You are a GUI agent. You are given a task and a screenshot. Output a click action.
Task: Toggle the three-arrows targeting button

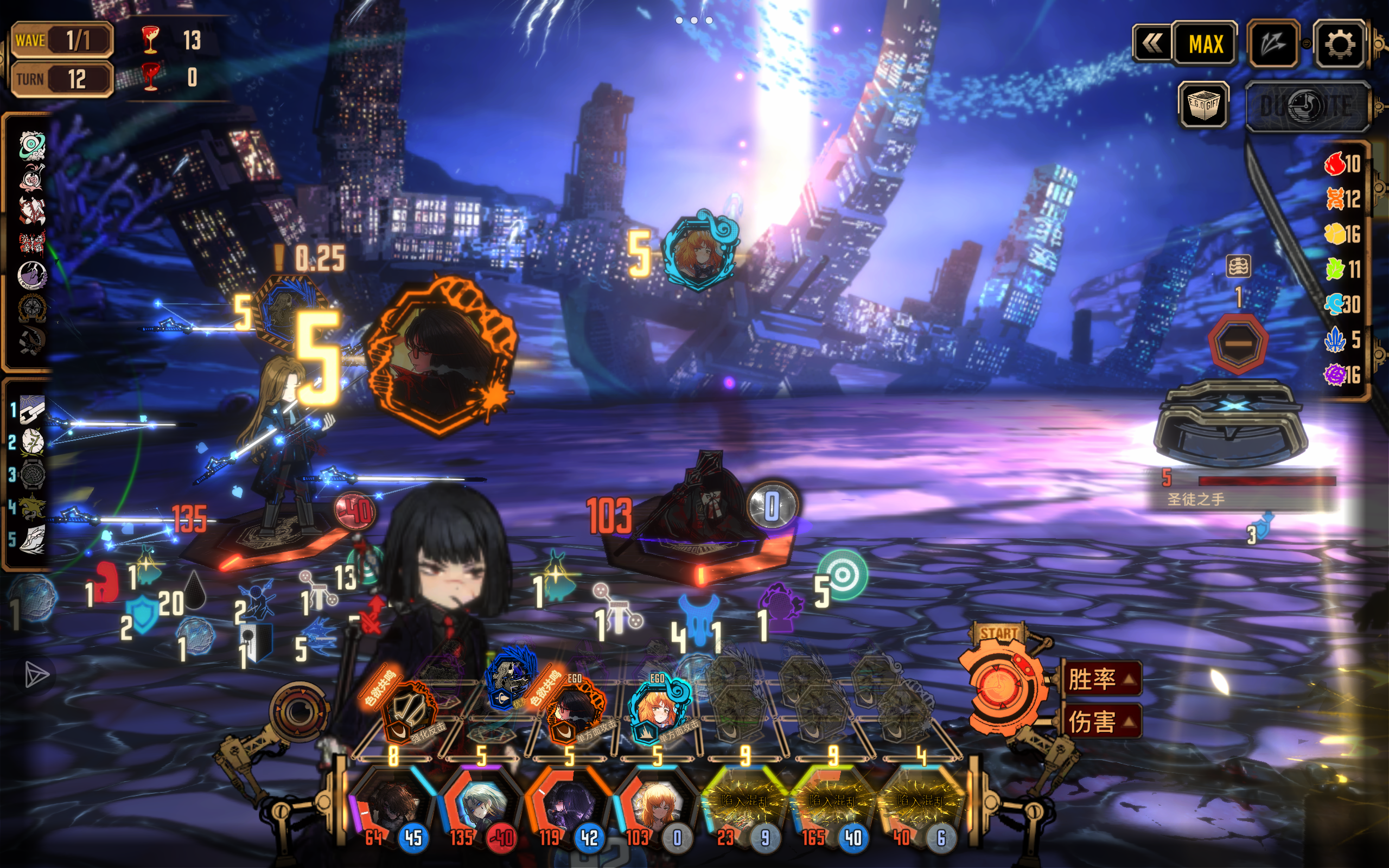pyautogui.click(x=1273, y=44)
